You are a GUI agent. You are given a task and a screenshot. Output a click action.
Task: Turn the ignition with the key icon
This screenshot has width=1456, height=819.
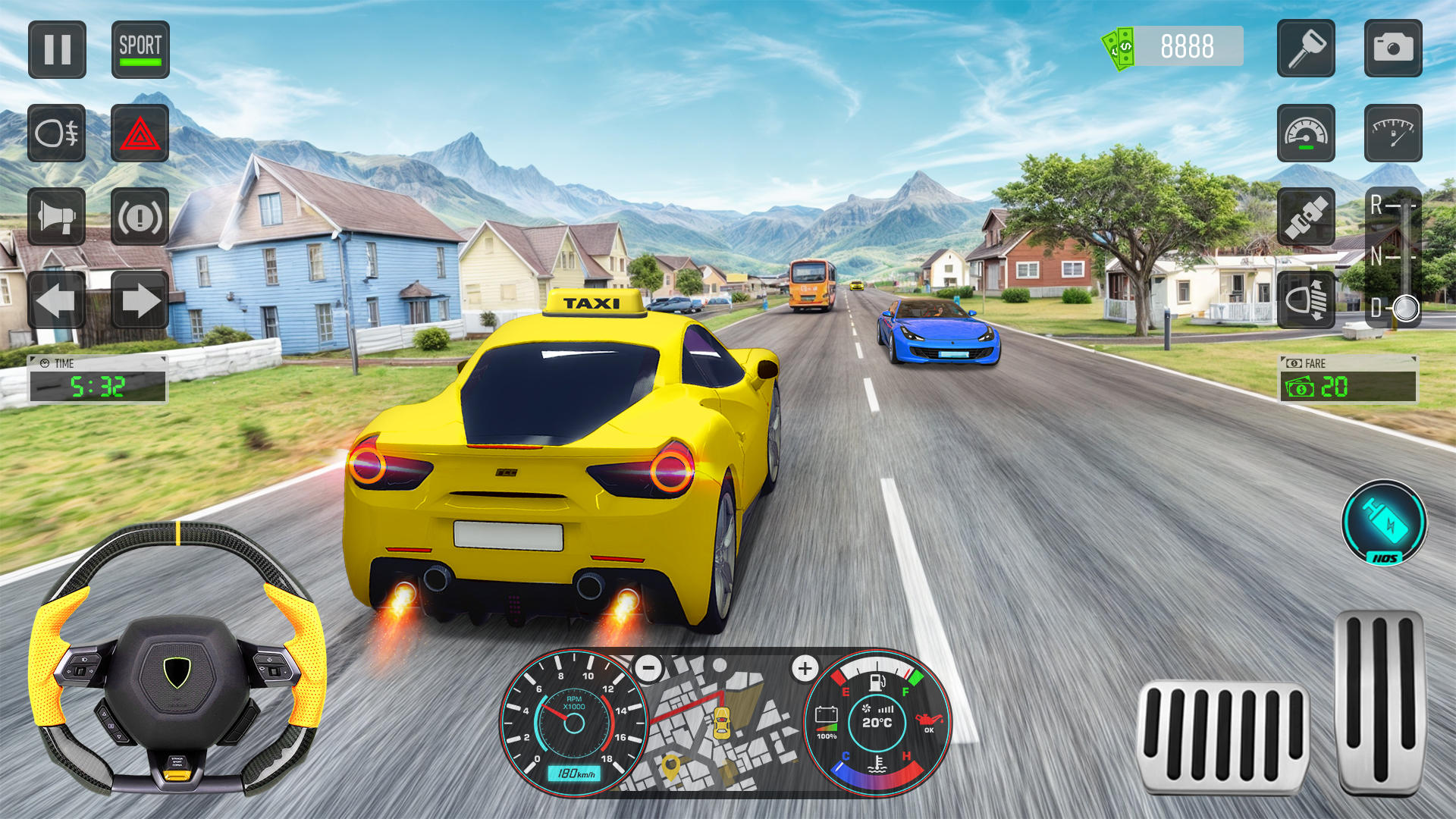(1306, 50)
